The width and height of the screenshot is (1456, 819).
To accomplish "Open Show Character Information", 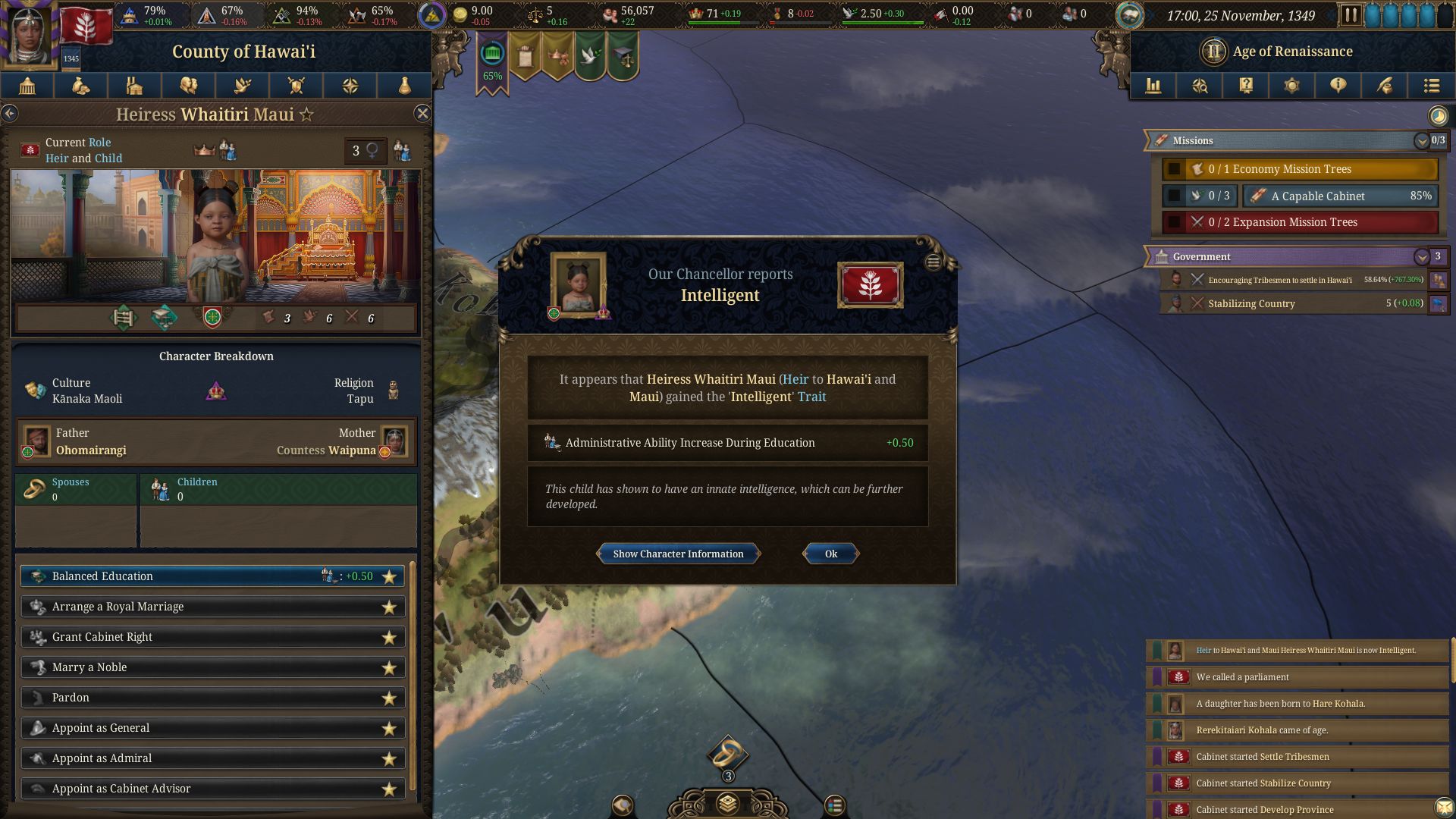I will (678, 554).
